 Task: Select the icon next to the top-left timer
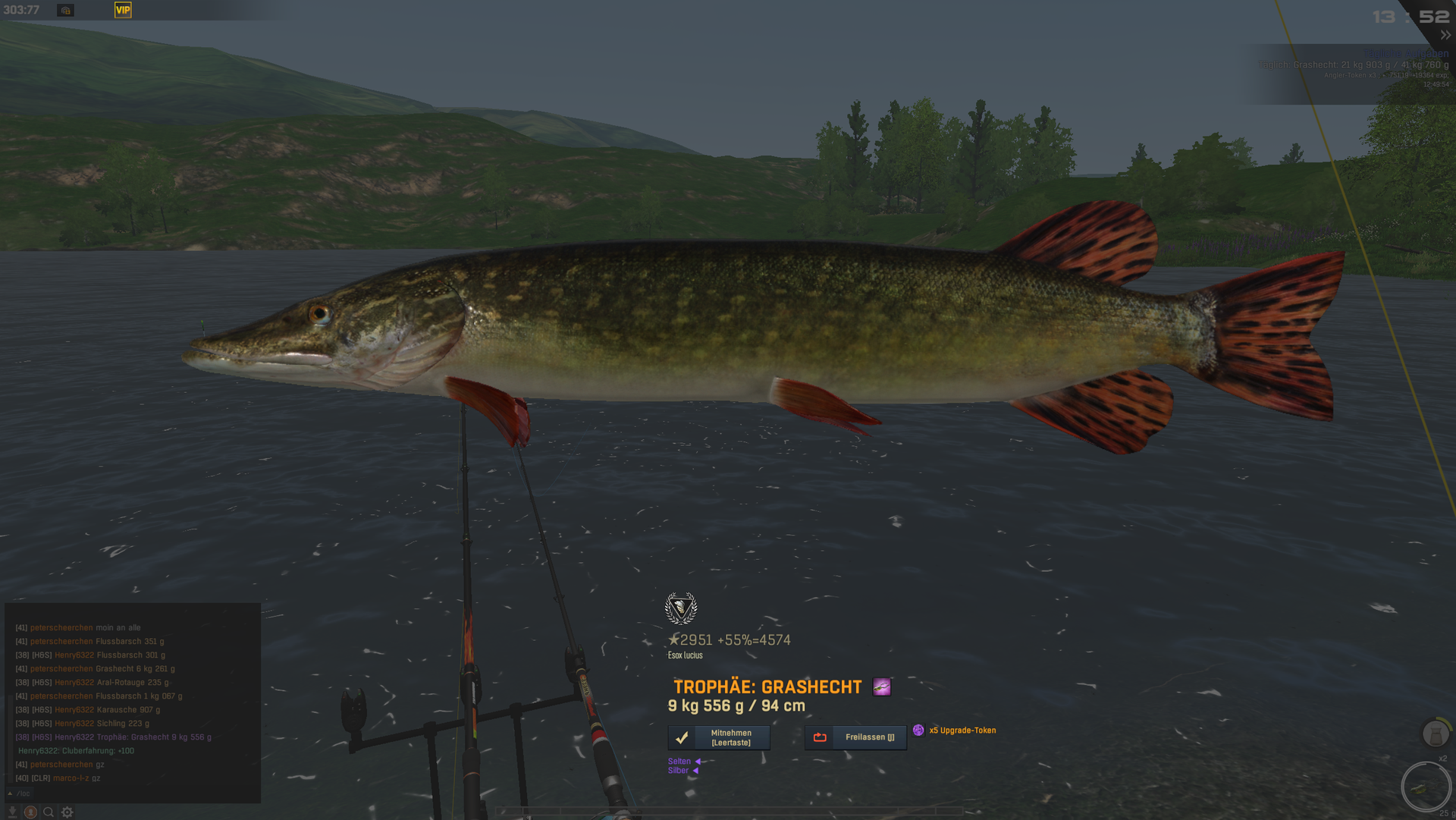coord(66,11)
